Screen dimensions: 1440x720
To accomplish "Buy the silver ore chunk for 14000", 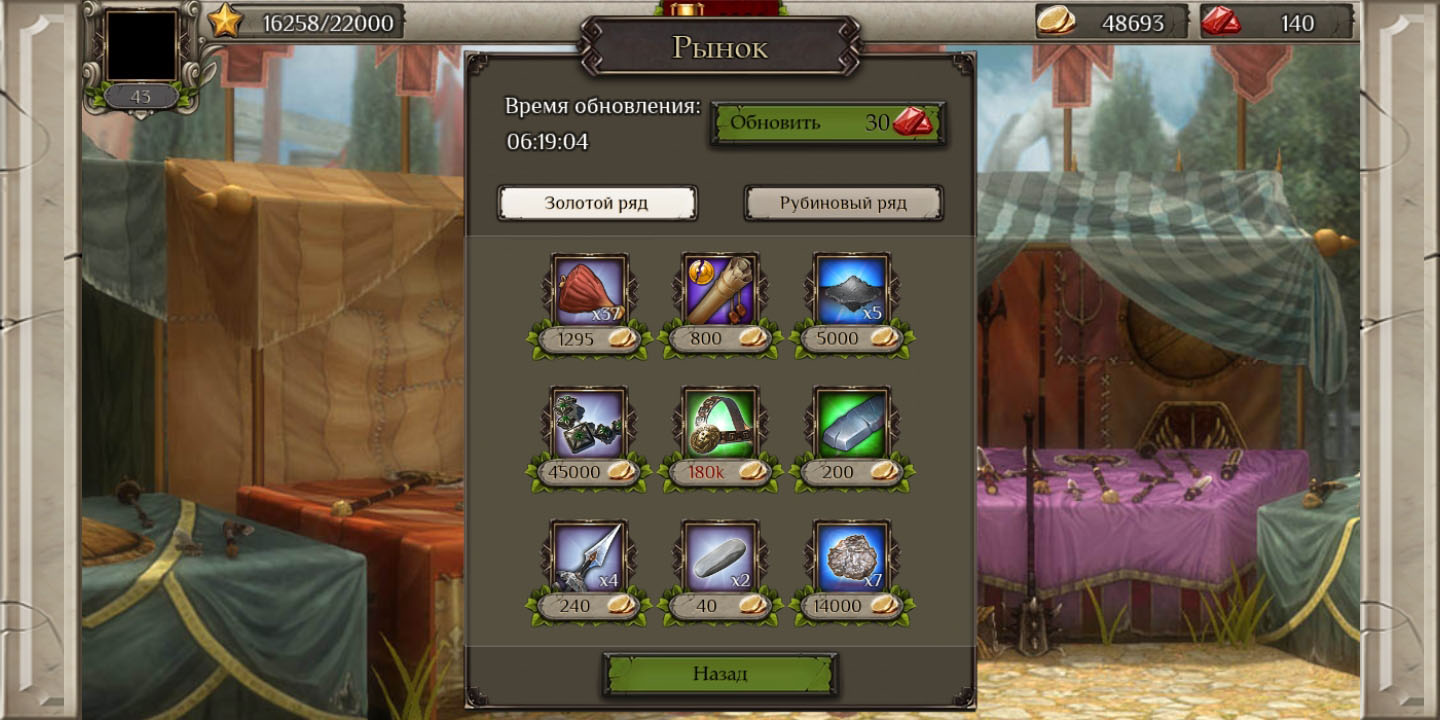I will click(851, 557).
